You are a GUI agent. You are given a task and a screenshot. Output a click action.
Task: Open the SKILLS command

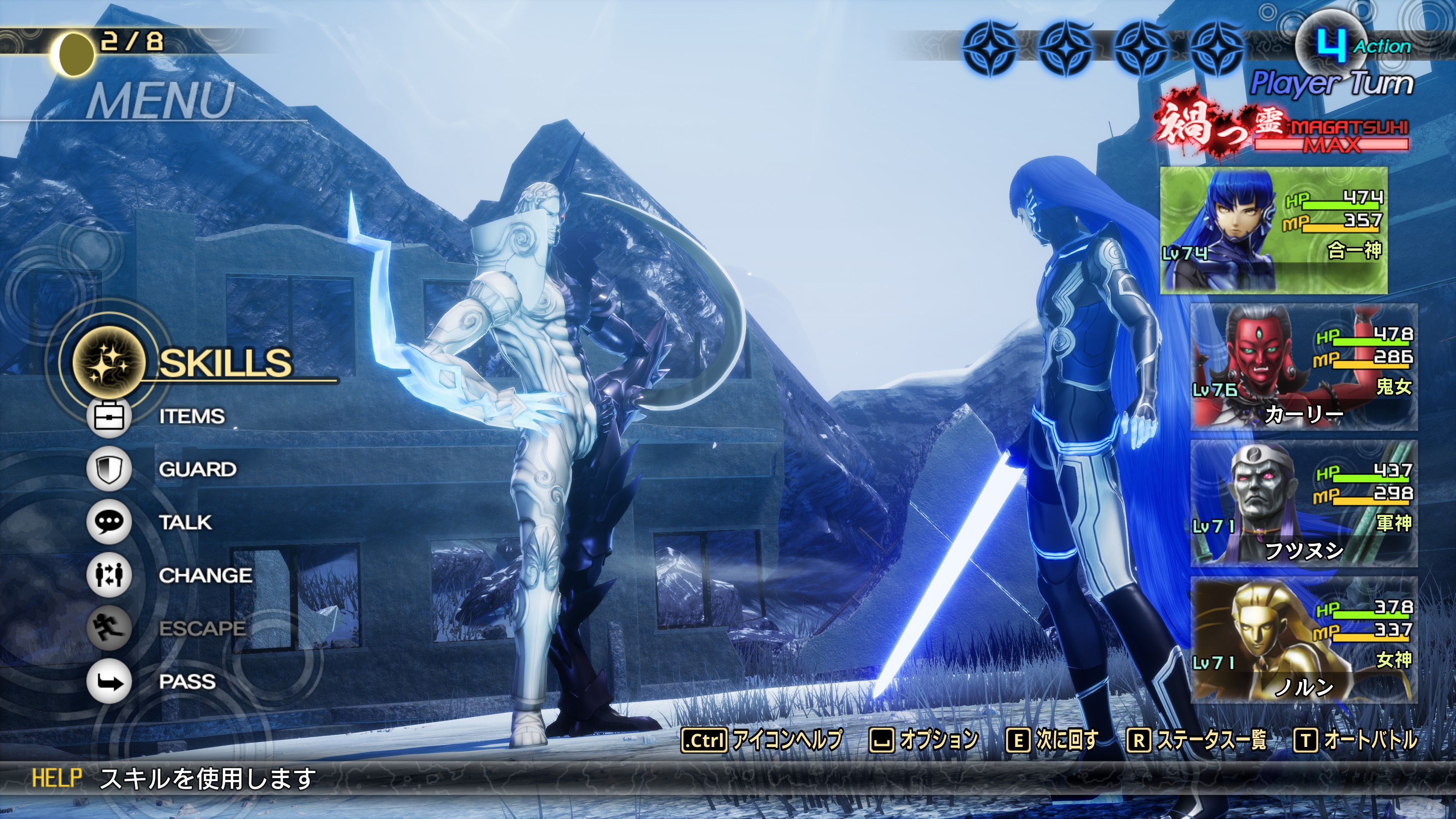pos(225,362)
